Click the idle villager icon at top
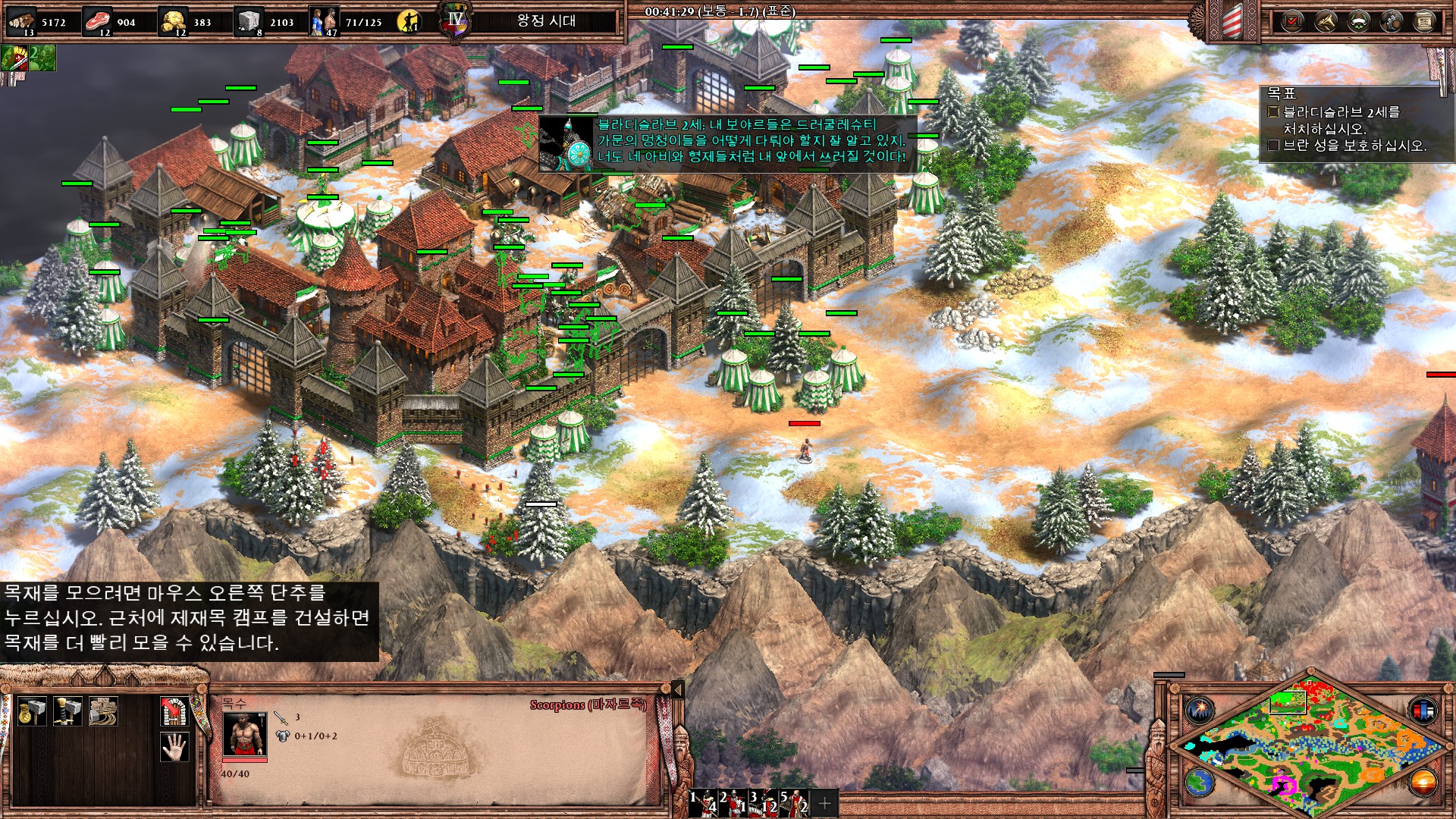Image resolution: width=1456 pixels, height=819 pixels. (x=409, y=21)
